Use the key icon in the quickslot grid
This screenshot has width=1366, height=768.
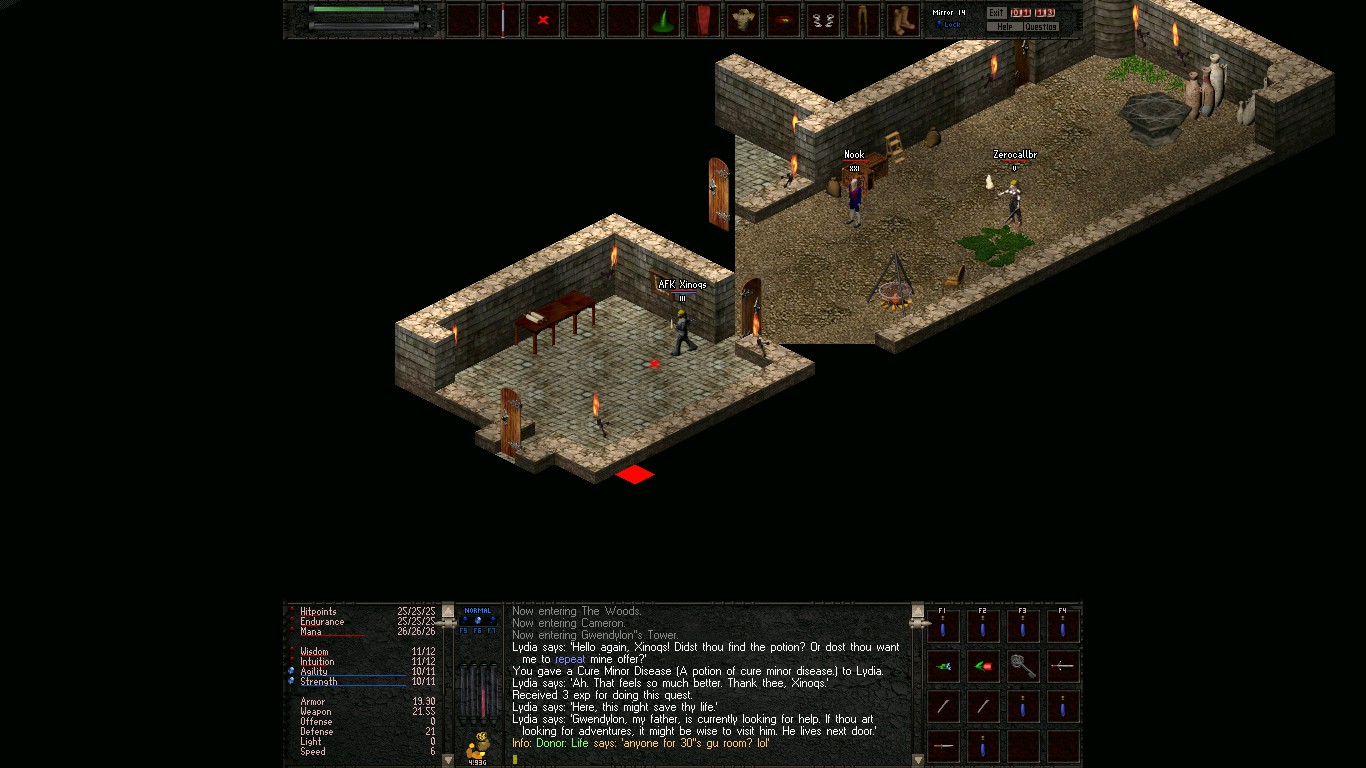coord(1024,666)
